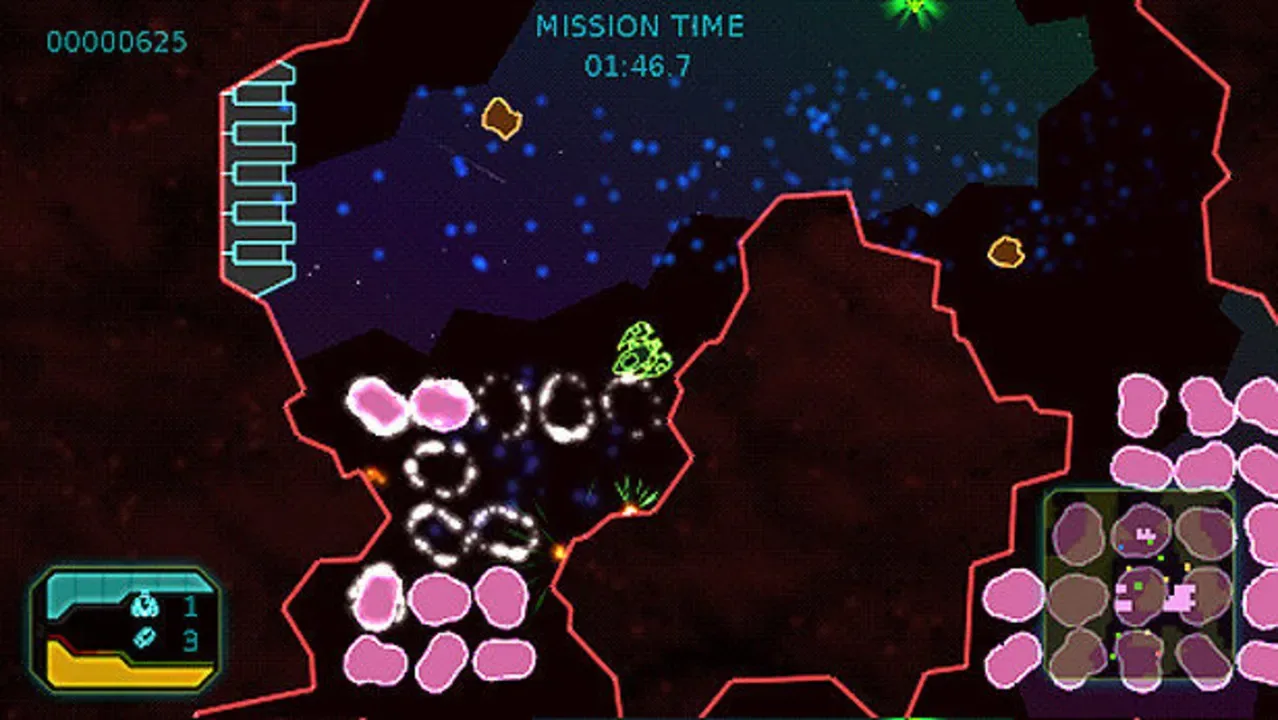Select the ship lives icon
The width and height of the screenshot is (1278, 720).
(x=145, y=604)
